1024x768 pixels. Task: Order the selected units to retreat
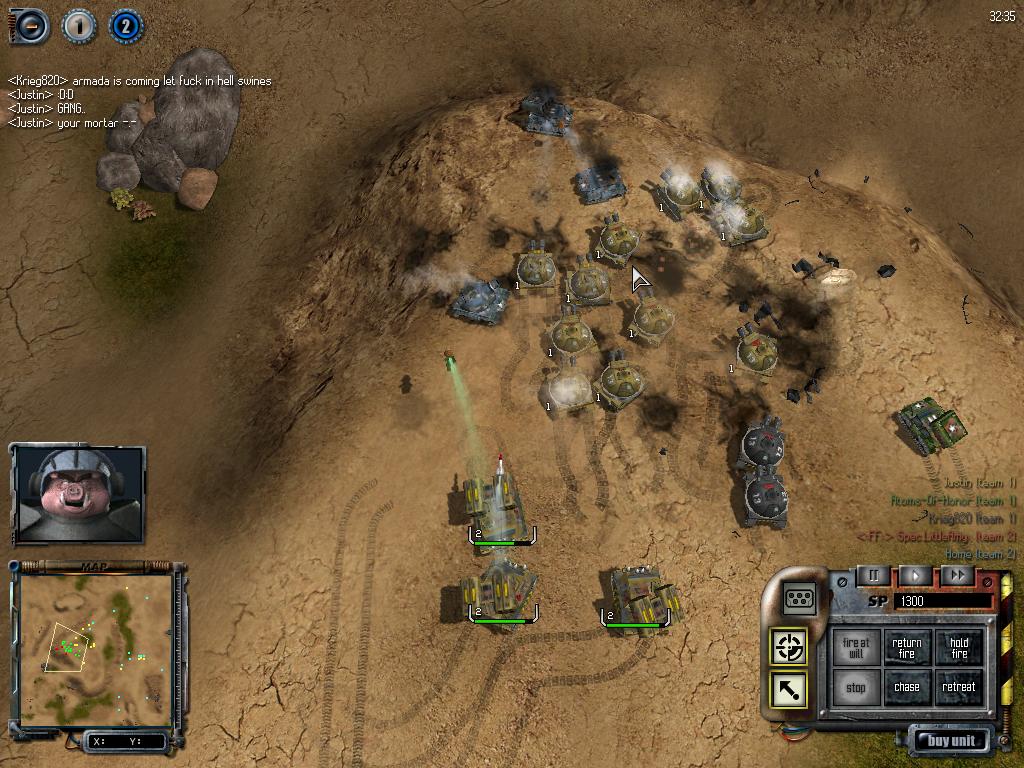coord(959,688)
